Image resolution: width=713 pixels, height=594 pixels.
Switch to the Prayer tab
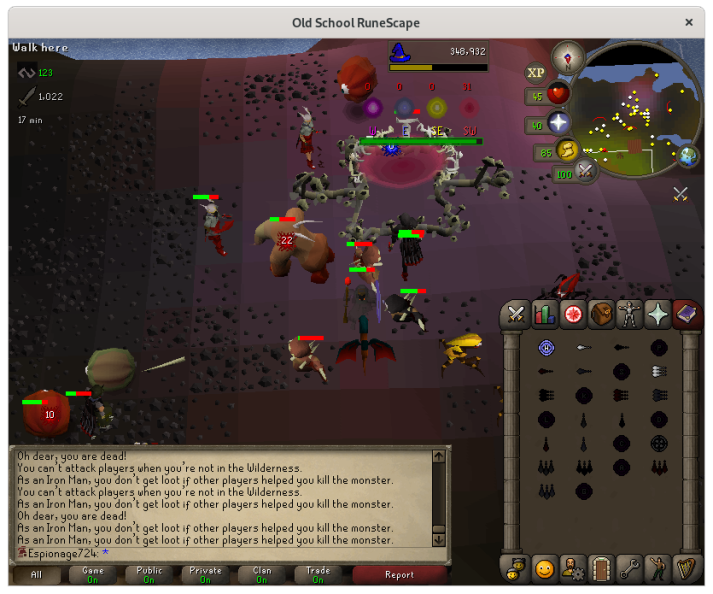pos(657,314)
